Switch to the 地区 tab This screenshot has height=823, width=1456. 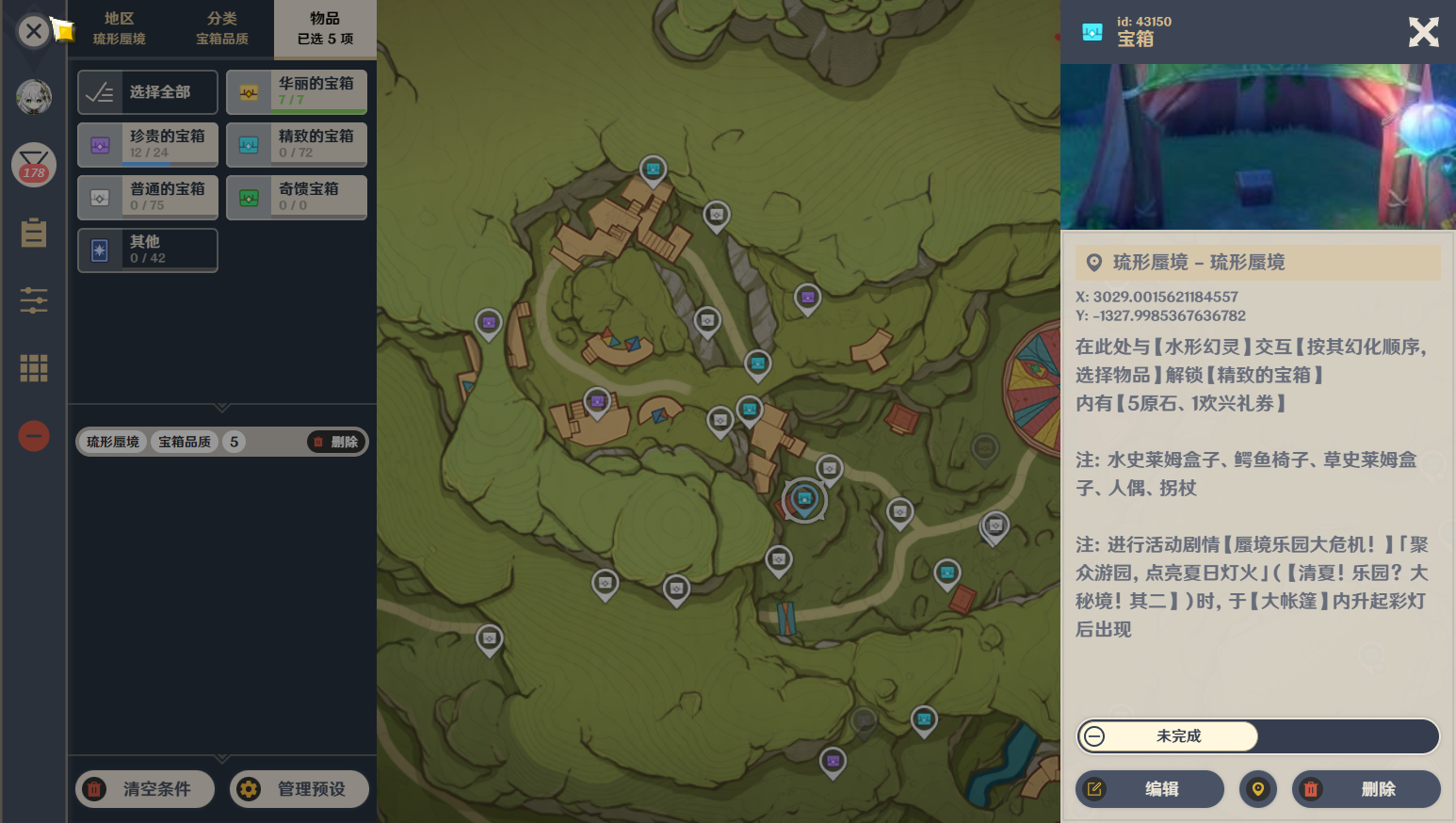118,24
